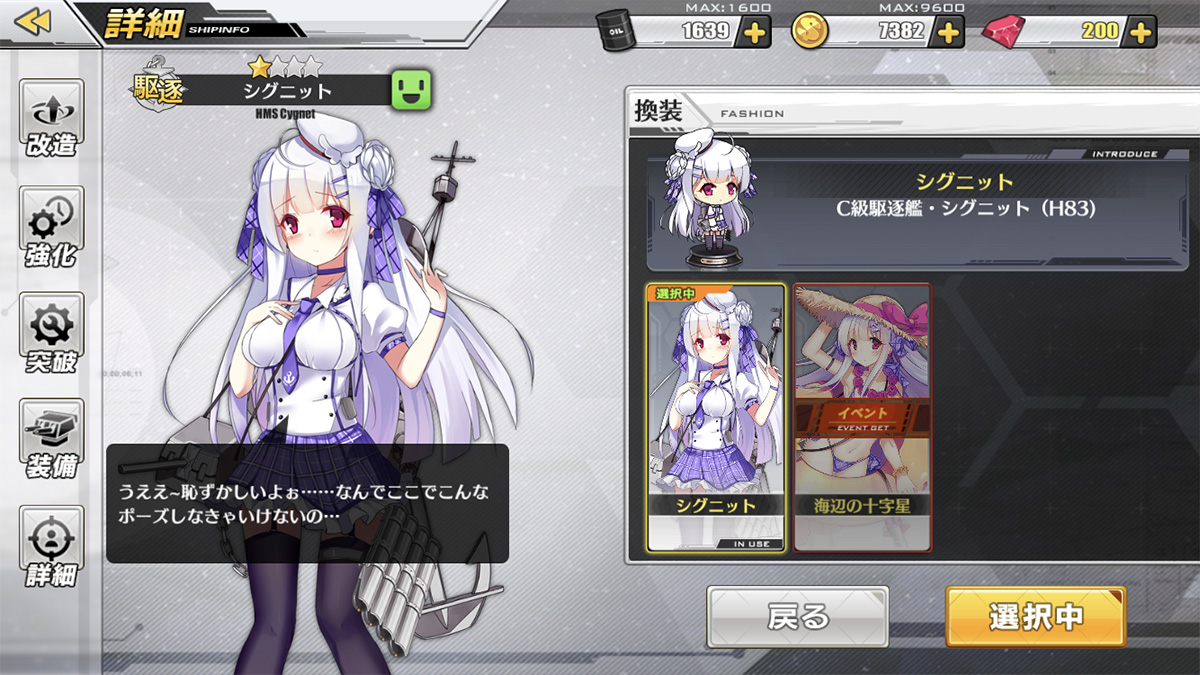Image resolution: width=1200 pixels, height=675 pixels.
Task: Open the 強化 enhance menu
Action: pyautogui.click(x=52, y=228)
